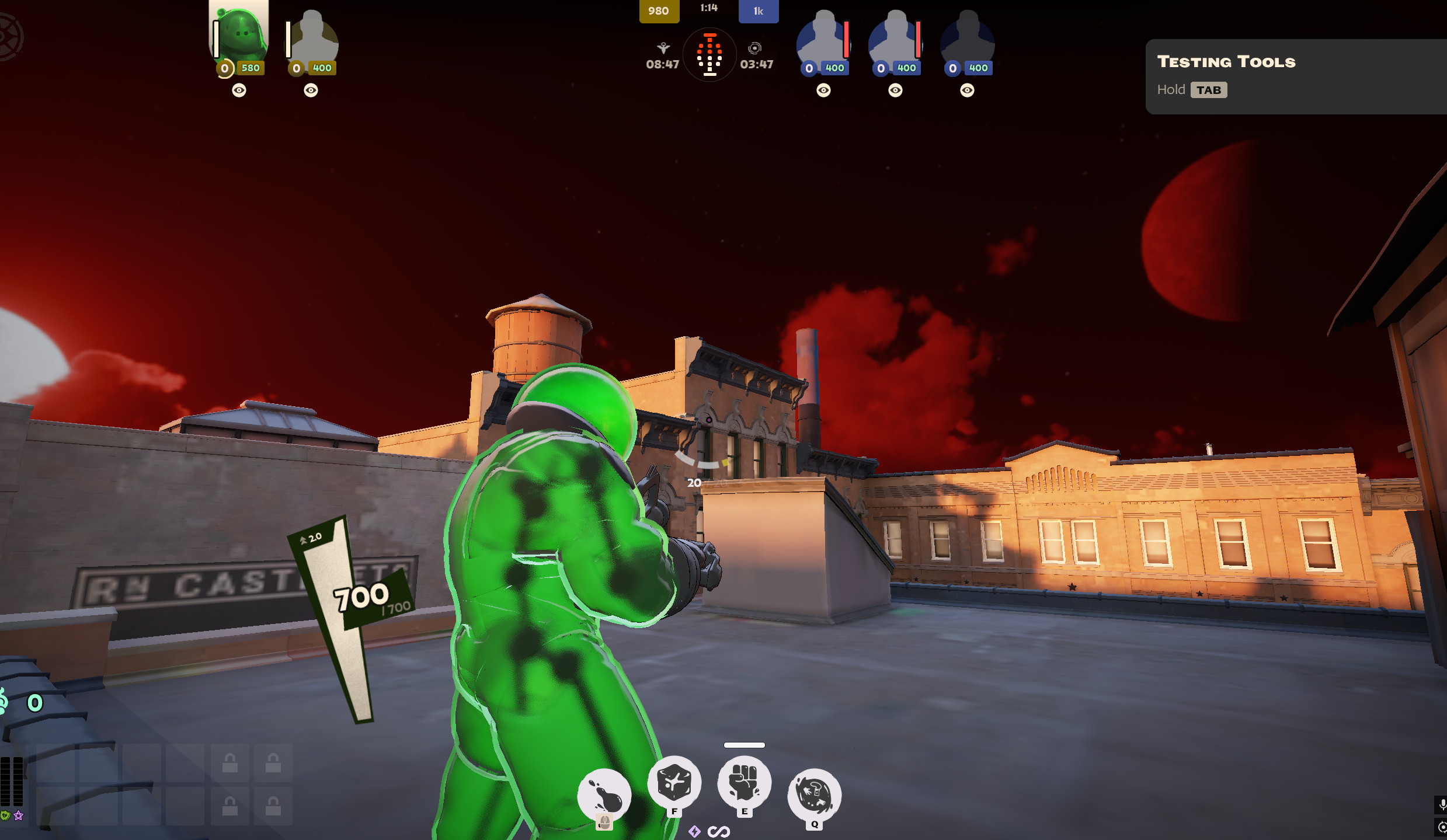Click the mouse-bound slop attack ability icon
The image size is (1447, 840).
point(605,793)
